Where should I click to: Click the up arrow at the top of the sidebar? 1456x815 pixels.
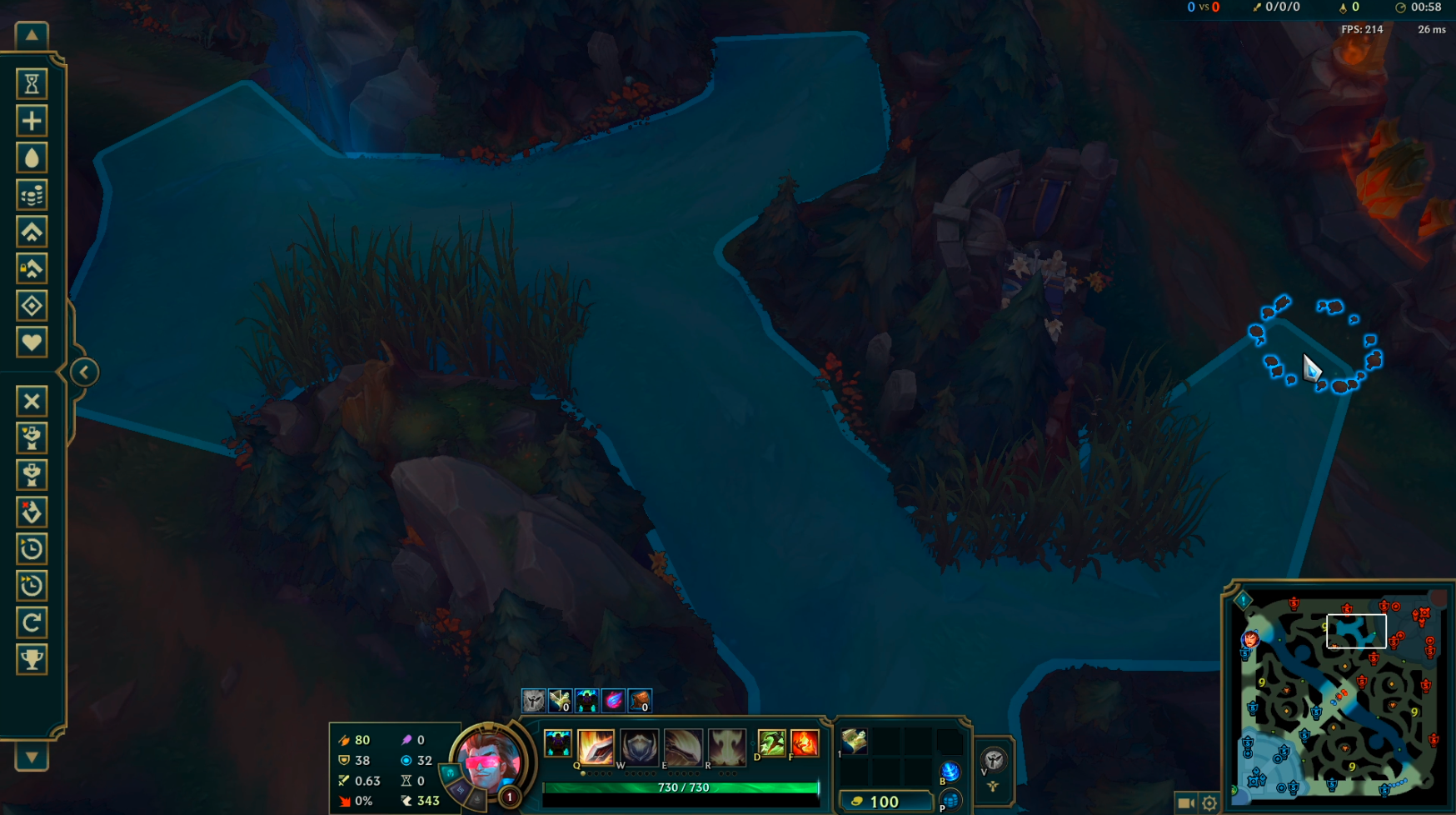click(32, 35)
